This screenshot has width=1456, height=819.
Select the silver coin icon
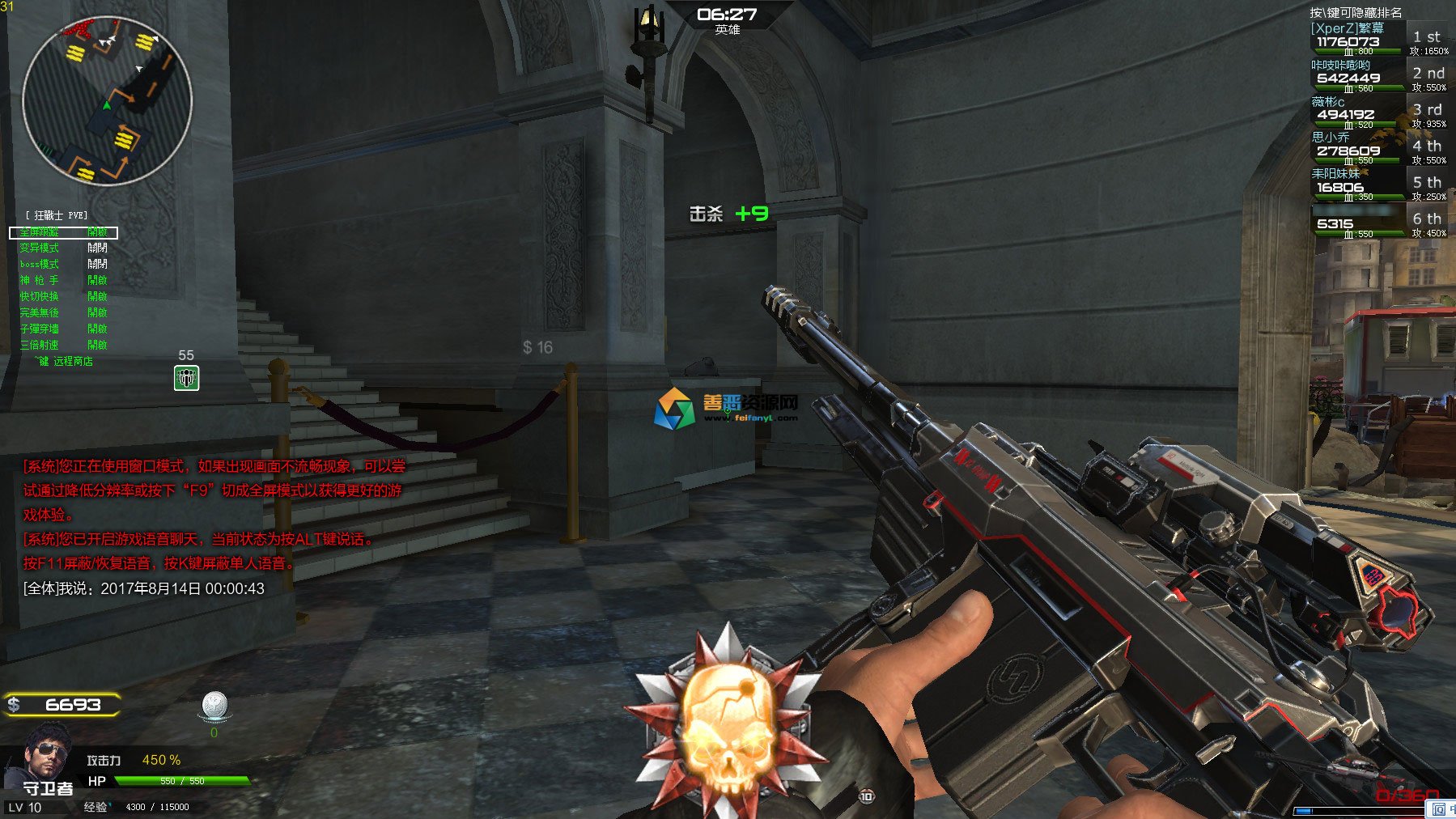214,706
